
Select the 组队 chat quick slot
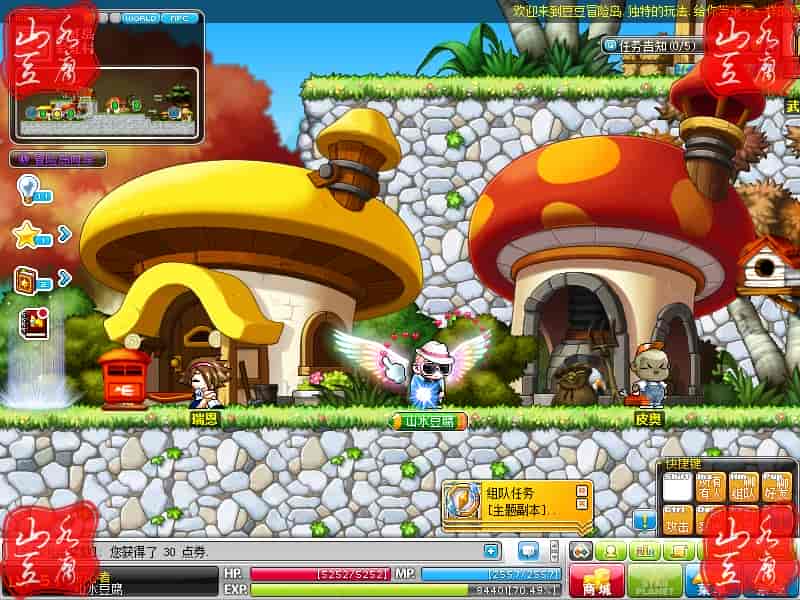point(742,485)
